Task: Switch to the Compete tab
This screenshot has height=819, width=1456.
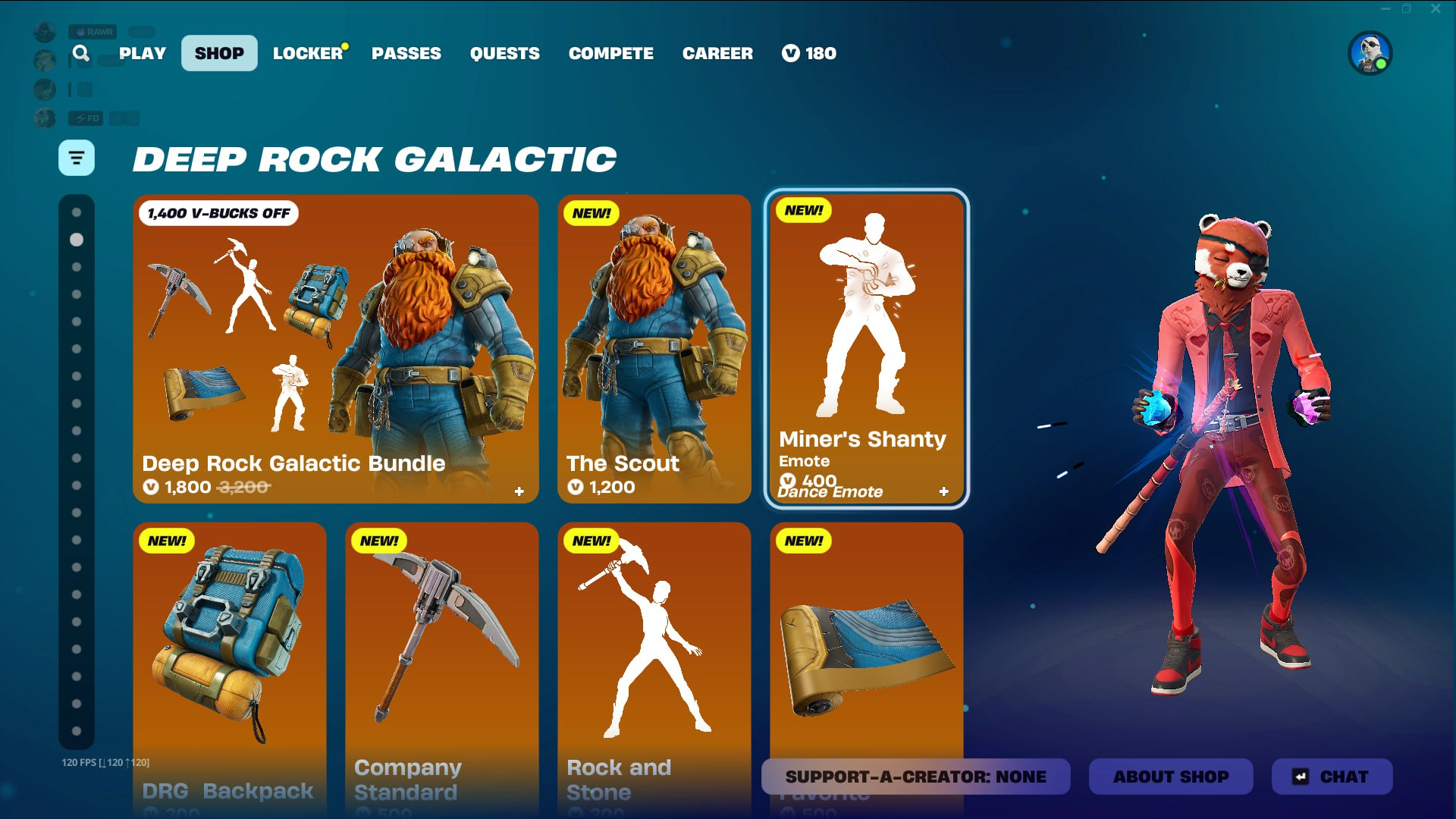Action: pos(611,53)
